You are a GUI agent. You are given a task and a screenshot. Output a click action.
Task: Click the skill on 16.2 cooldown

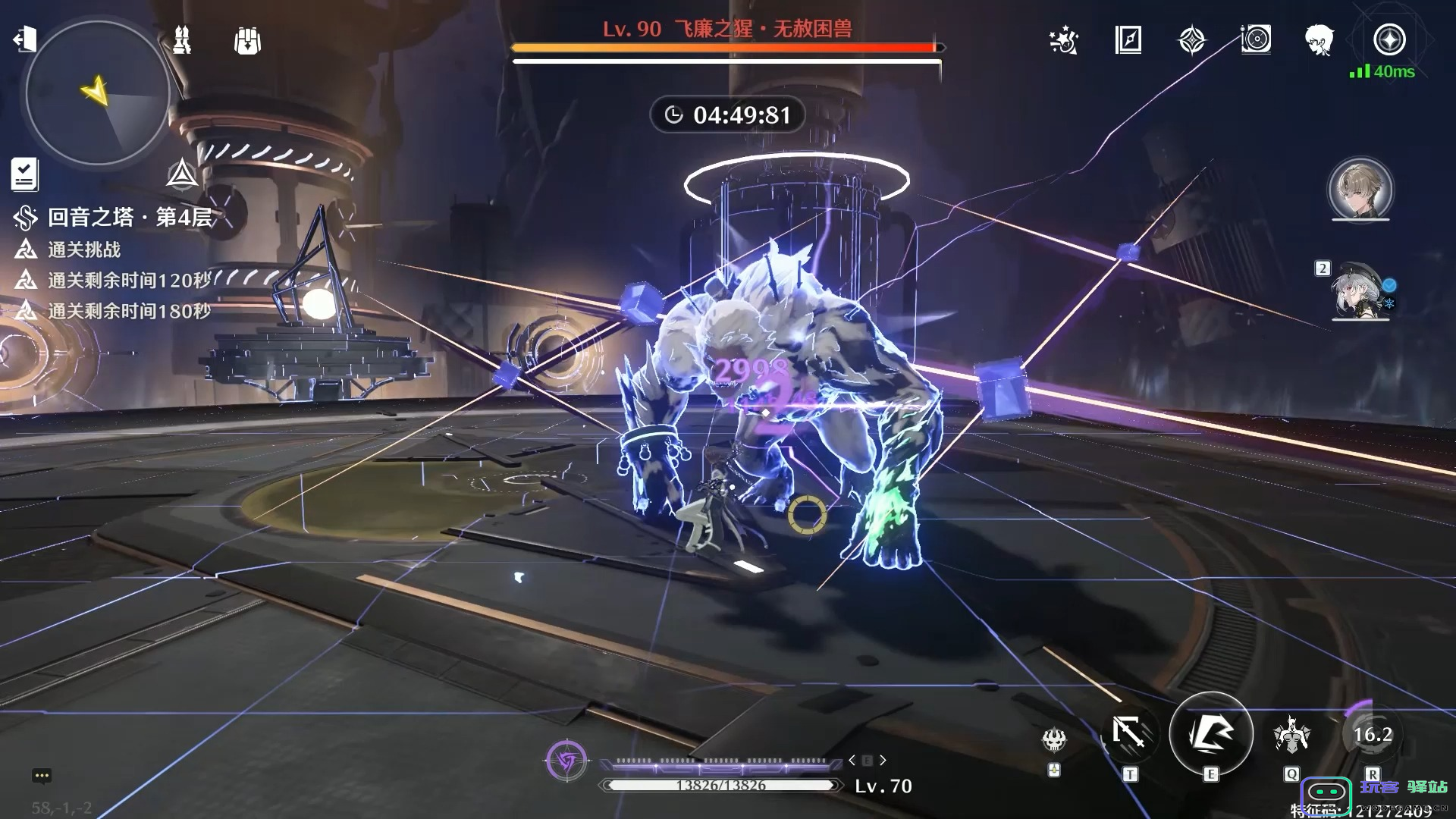(x=1373, y=734)
